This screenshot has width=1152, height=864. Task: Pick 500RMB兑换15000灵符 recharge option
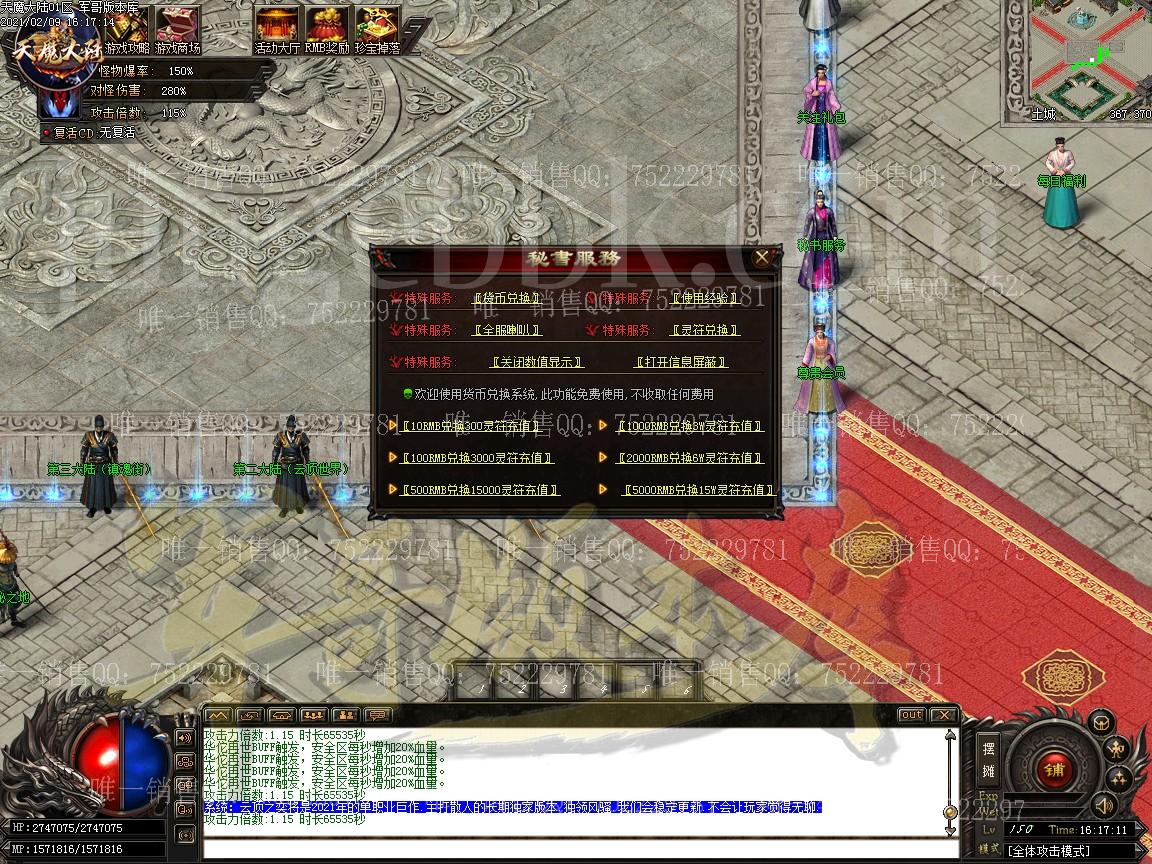click(x=480, y=490)
